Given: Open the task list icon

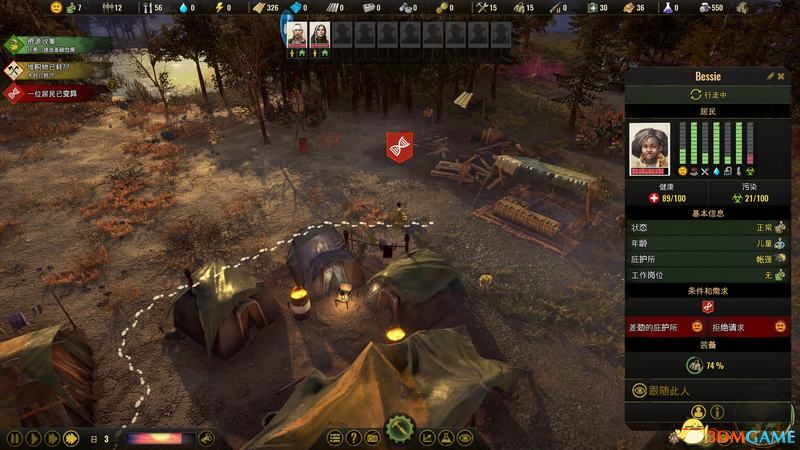Looking at the screenshot, I should tap(335, 438).
